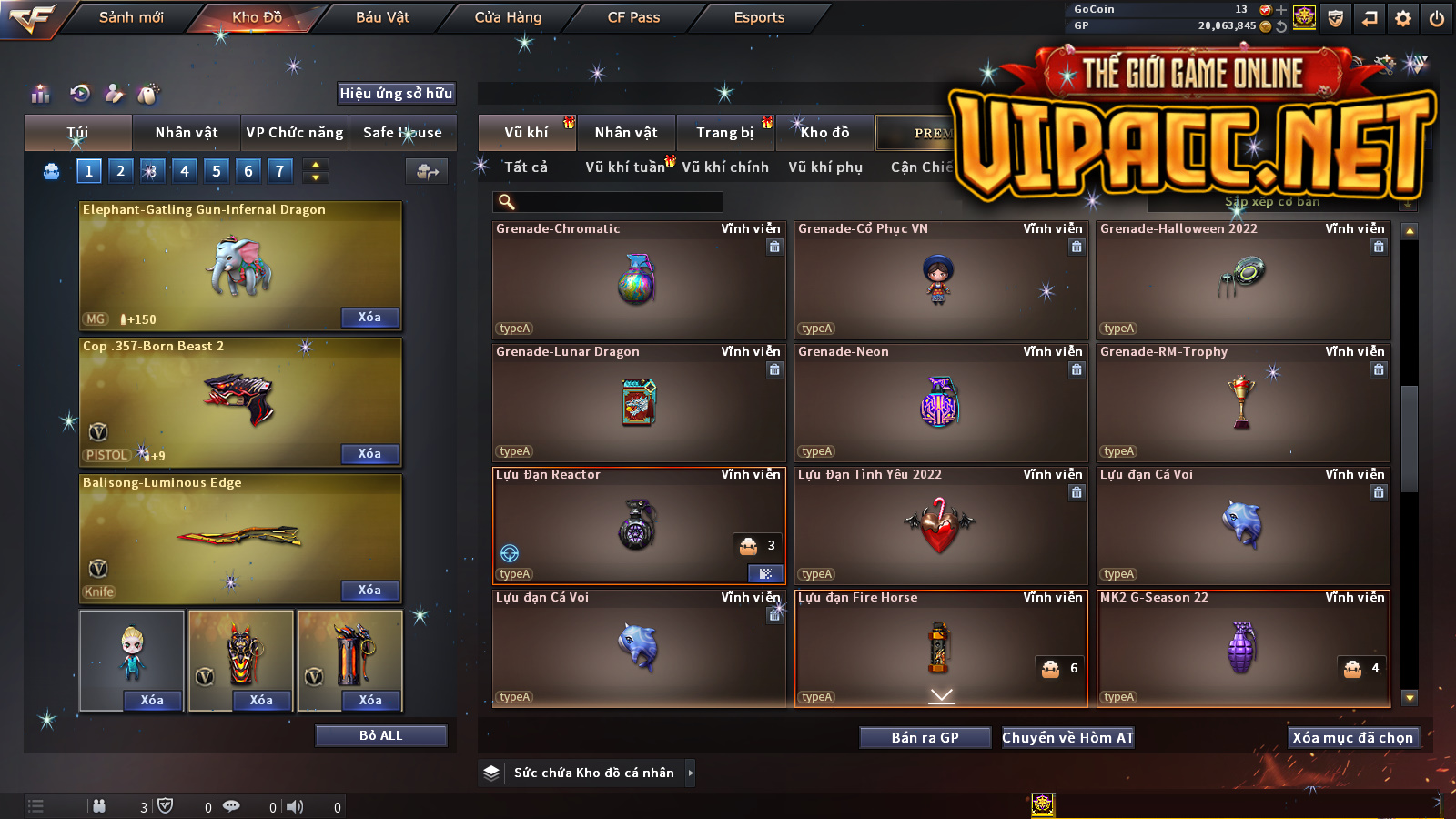This screenshot has width=1456, height=819.
Task: Go to the CF Pass page
Action: click(633, 17)
